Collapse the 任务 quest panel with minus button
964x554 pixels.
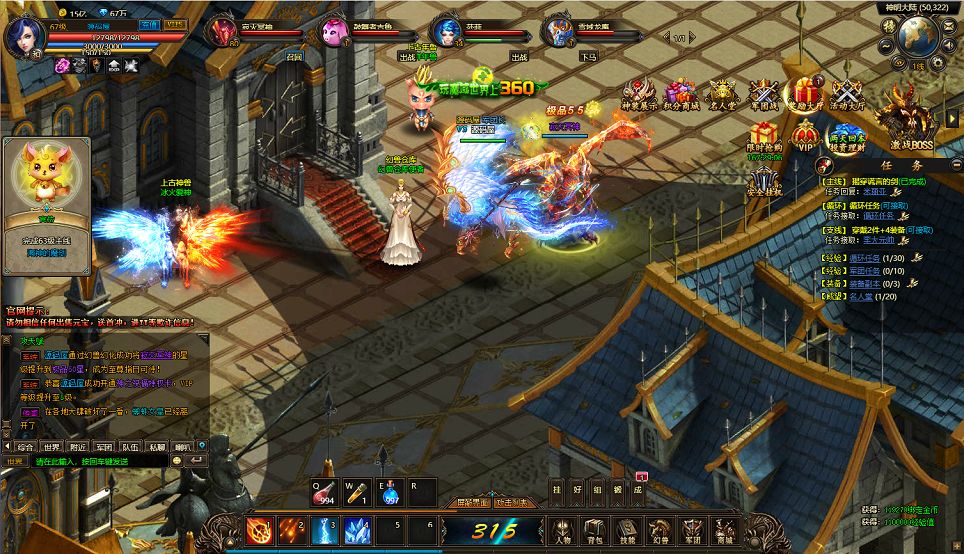(x=955, y=168)
